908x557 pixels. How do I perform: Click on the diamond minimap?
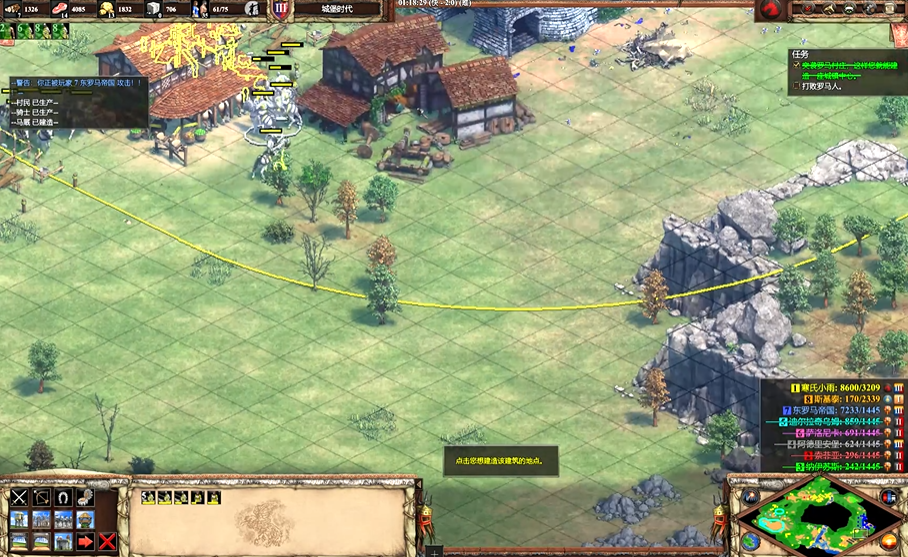point(821,515)
